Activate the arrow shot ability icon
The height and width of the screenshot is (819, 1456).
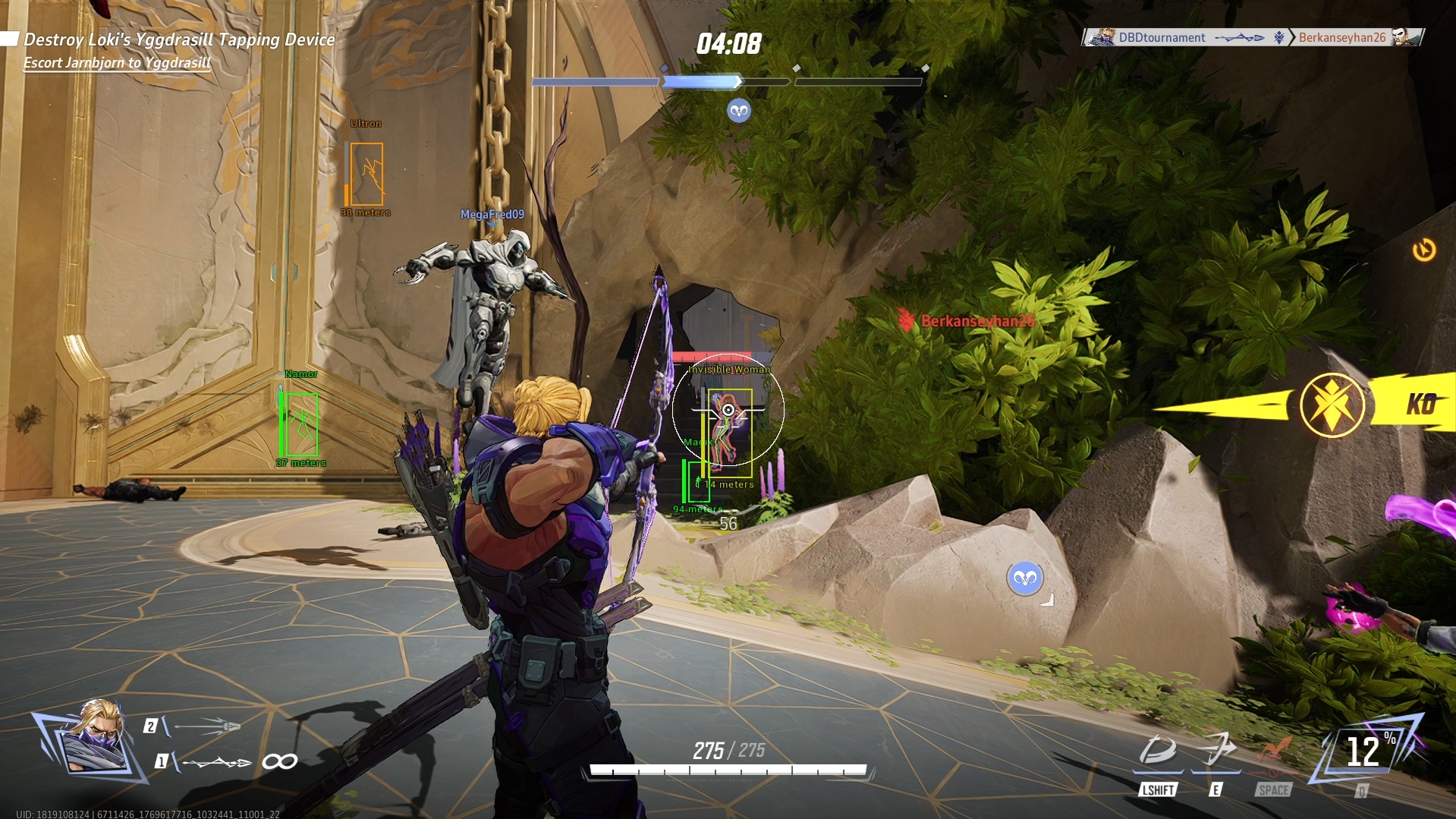pyautogui.click(x=1216, y=750)
